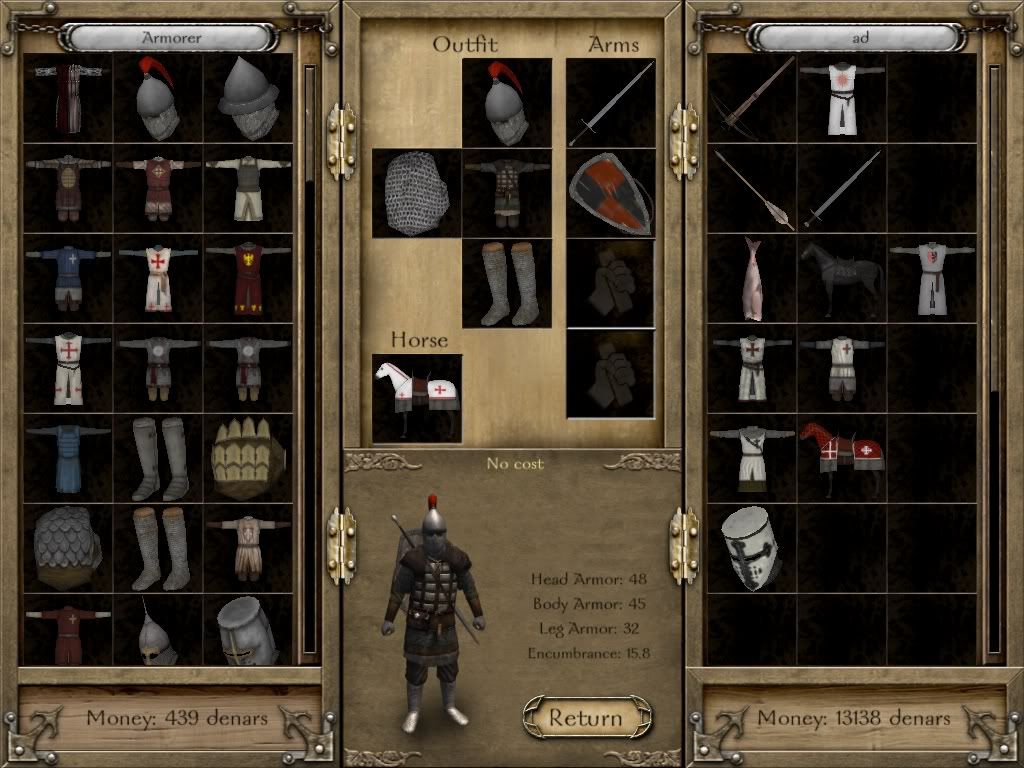The width and height of the screenshot is (1024, 768).
Task: Select the kettle hat in Armorer stock
Action: [x=248, y=98]
